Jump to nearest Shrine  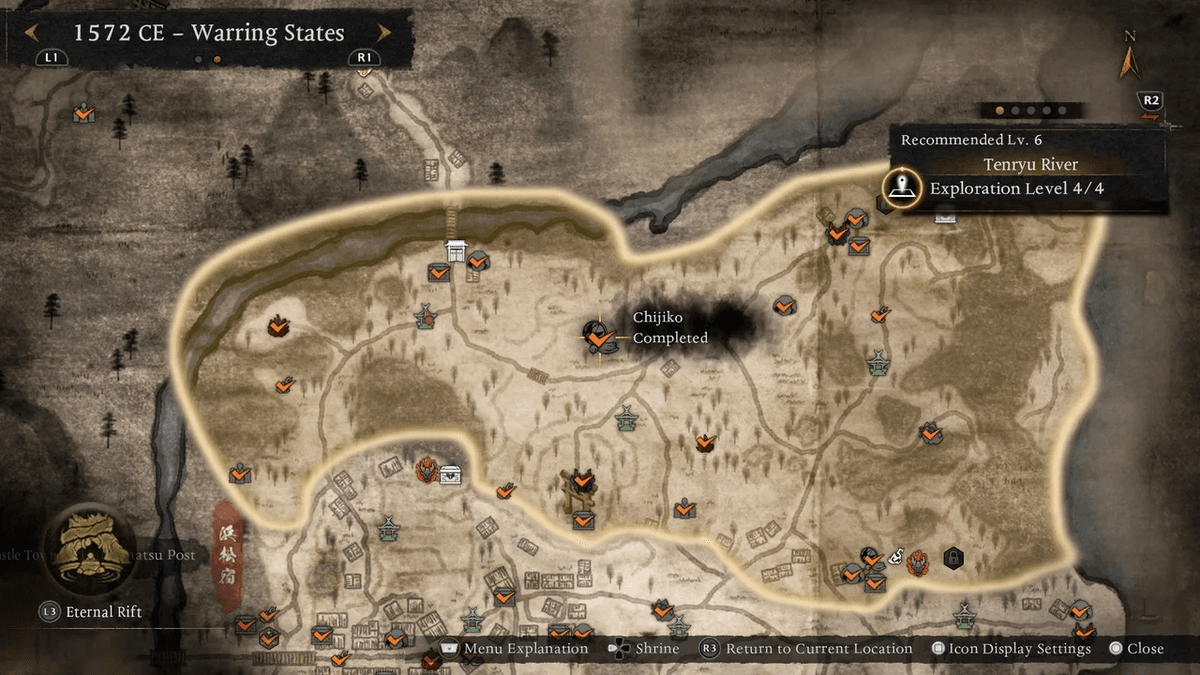click(643, 649)
